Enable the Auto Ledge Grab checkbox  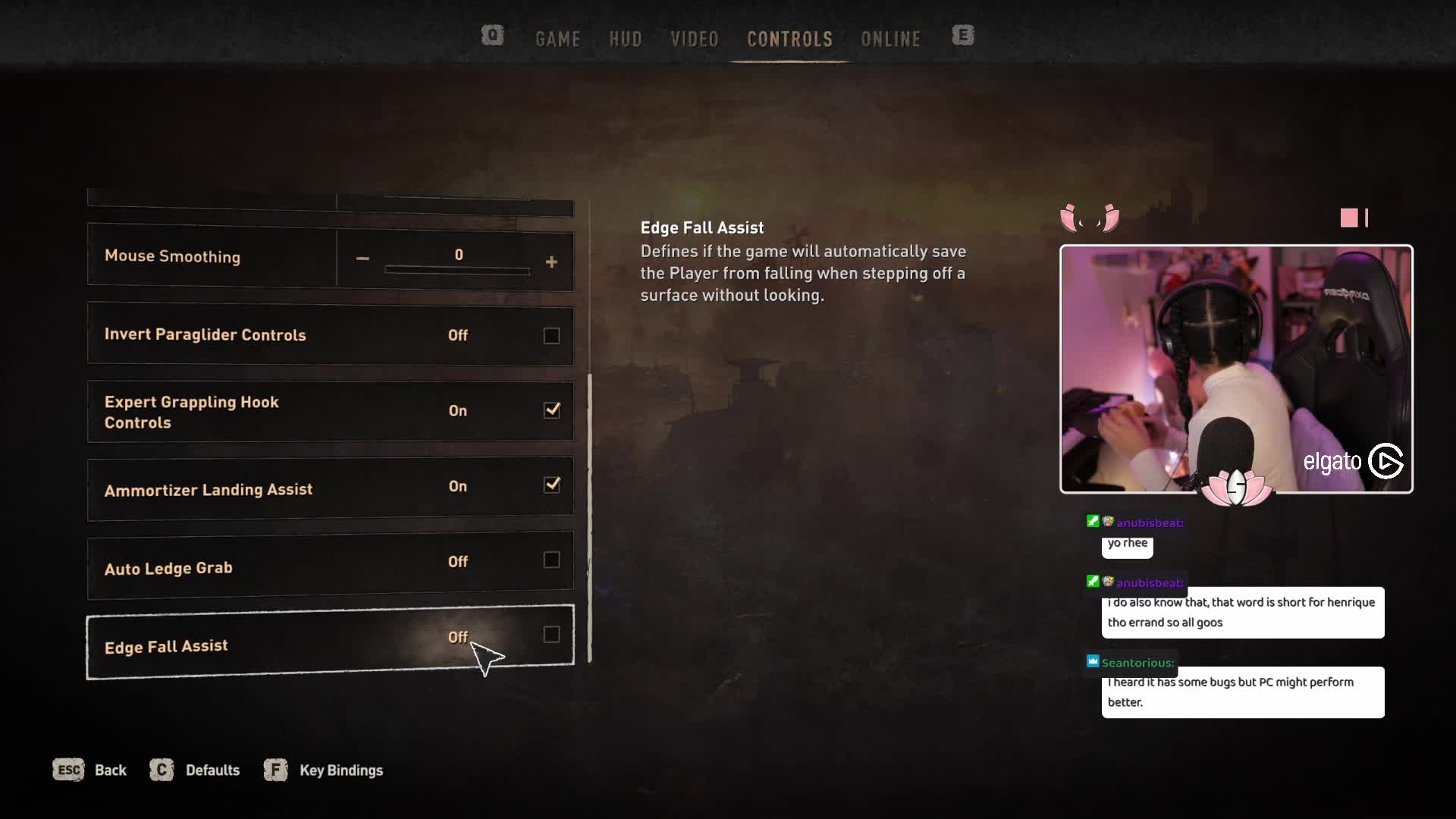pyautogui.click(x=551, y=560)
